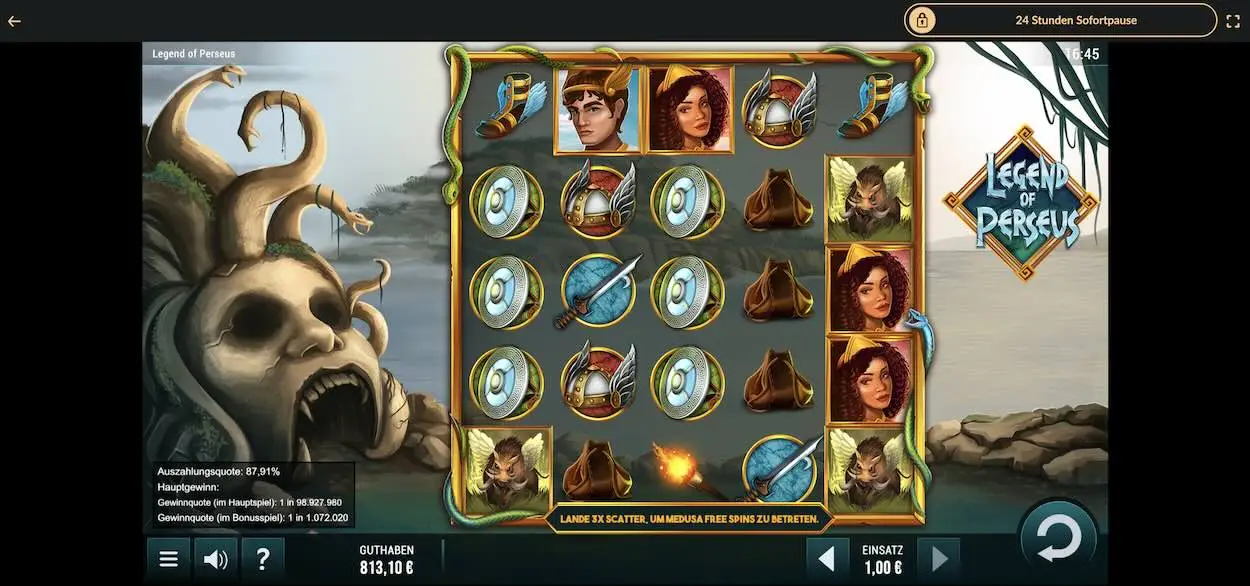Enter fullscreen mode
Viewport: 1250px width, 586px height.
point(1232,20)
